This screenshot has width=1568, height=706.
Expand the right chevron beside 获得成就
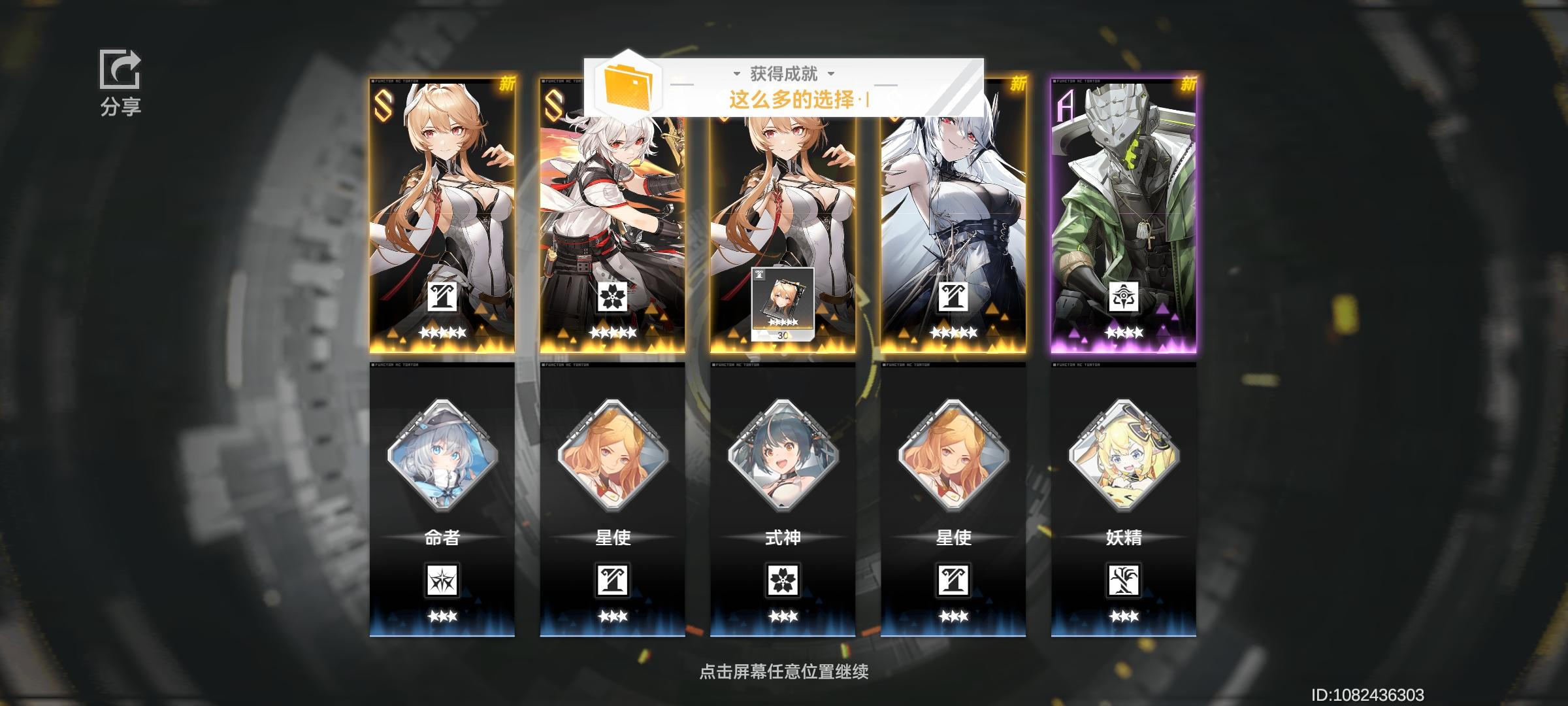point(831,74)
